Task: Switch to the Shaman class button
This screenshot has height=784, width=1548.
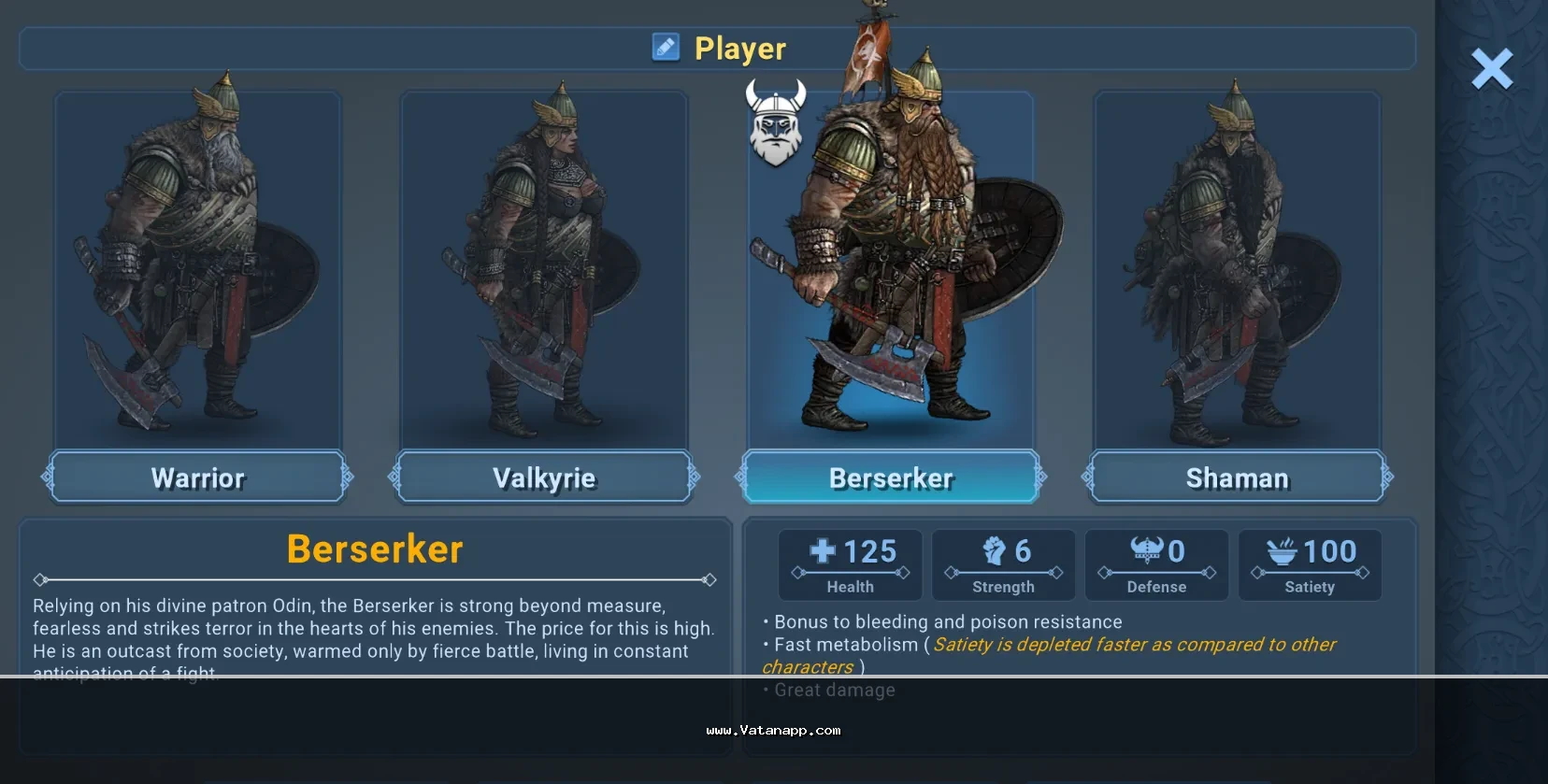Action: [x=1237, y=478]
